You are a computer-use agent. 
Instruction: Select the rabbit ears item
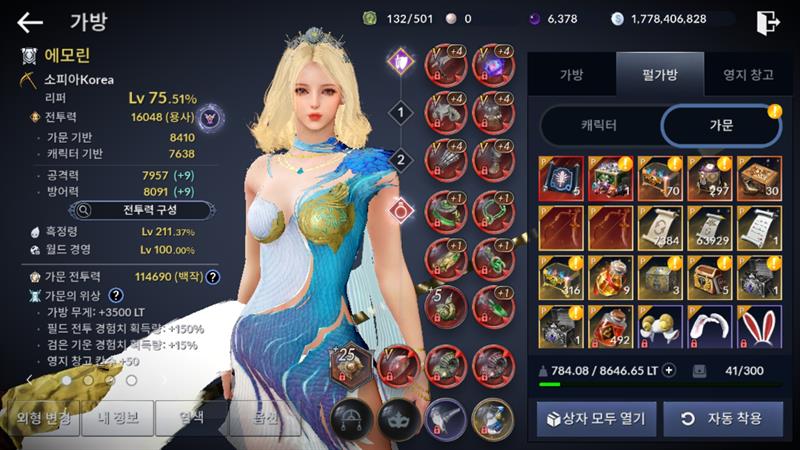(758, 324)
